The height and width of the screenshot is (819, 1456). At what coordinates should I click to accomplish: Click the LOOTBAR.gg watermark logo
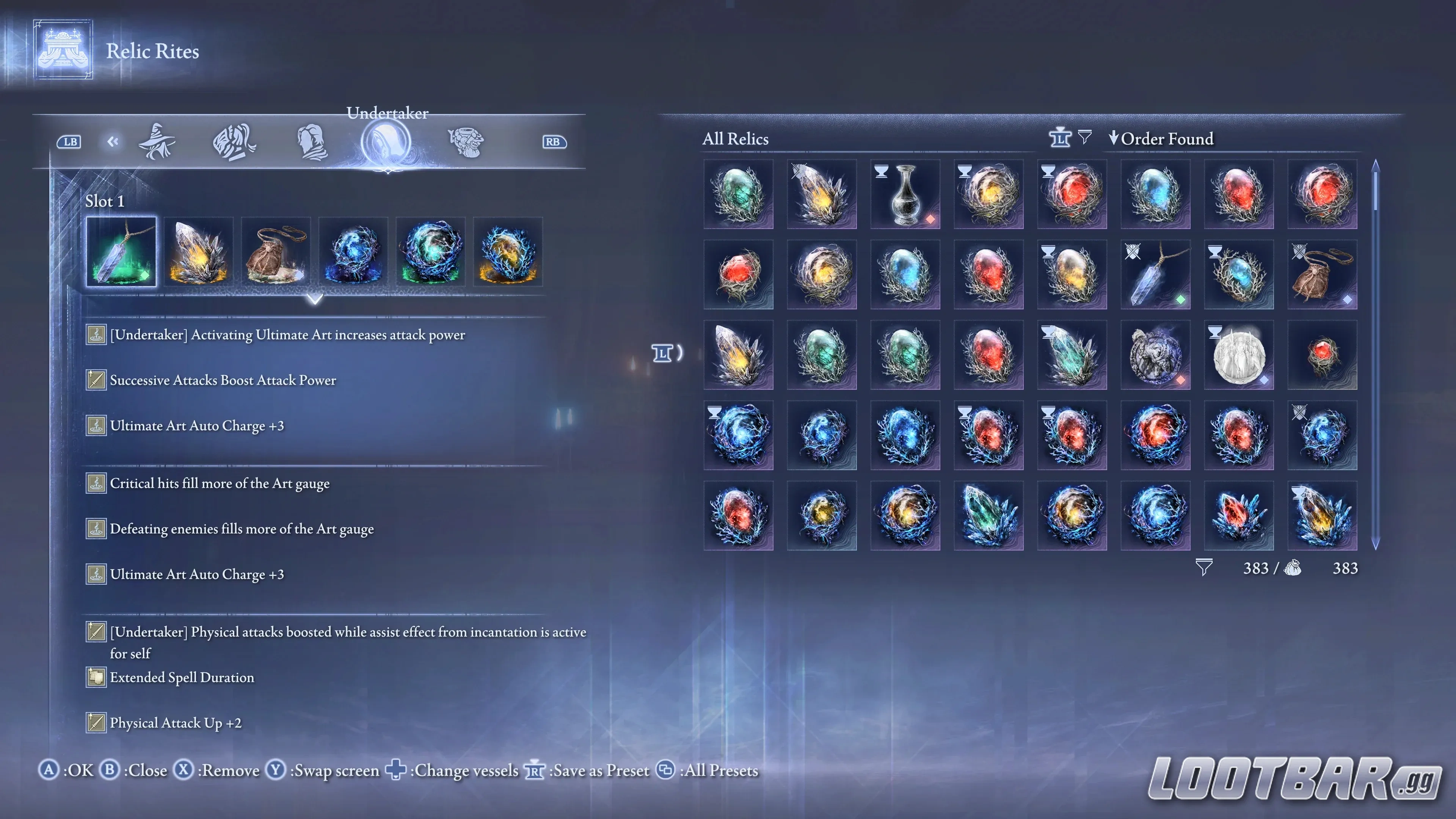(1294, 779)
